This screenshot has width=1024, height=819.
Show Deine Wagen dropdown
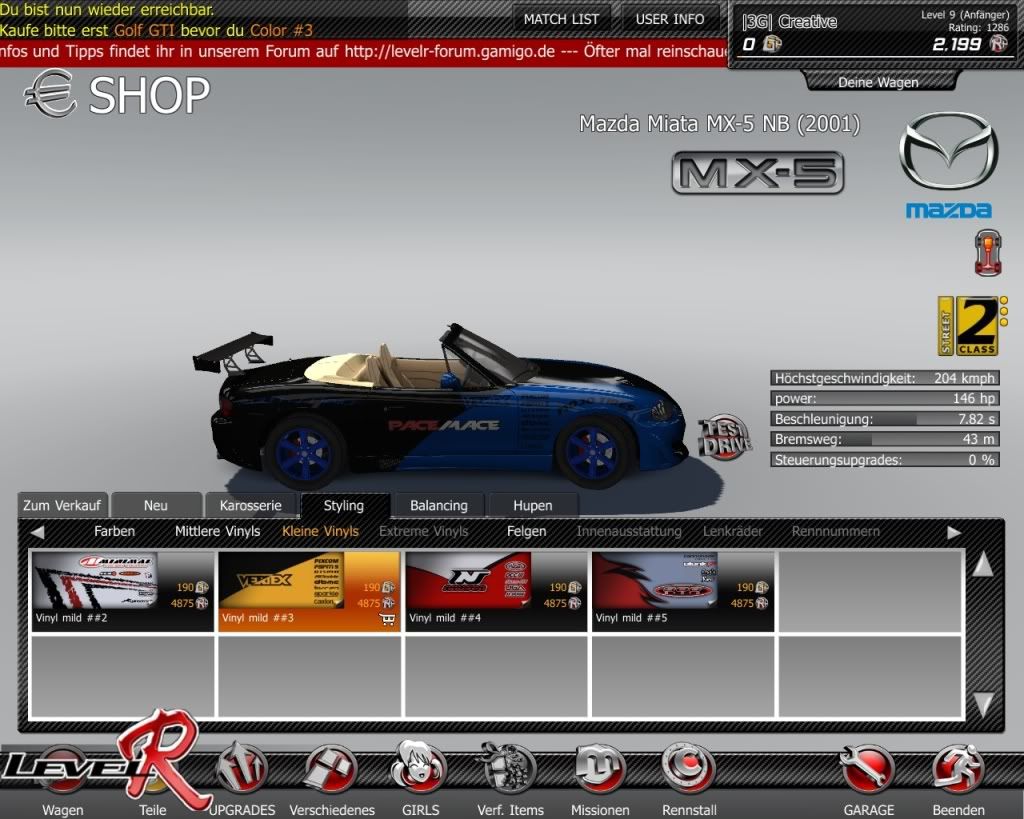pos(878,82)
